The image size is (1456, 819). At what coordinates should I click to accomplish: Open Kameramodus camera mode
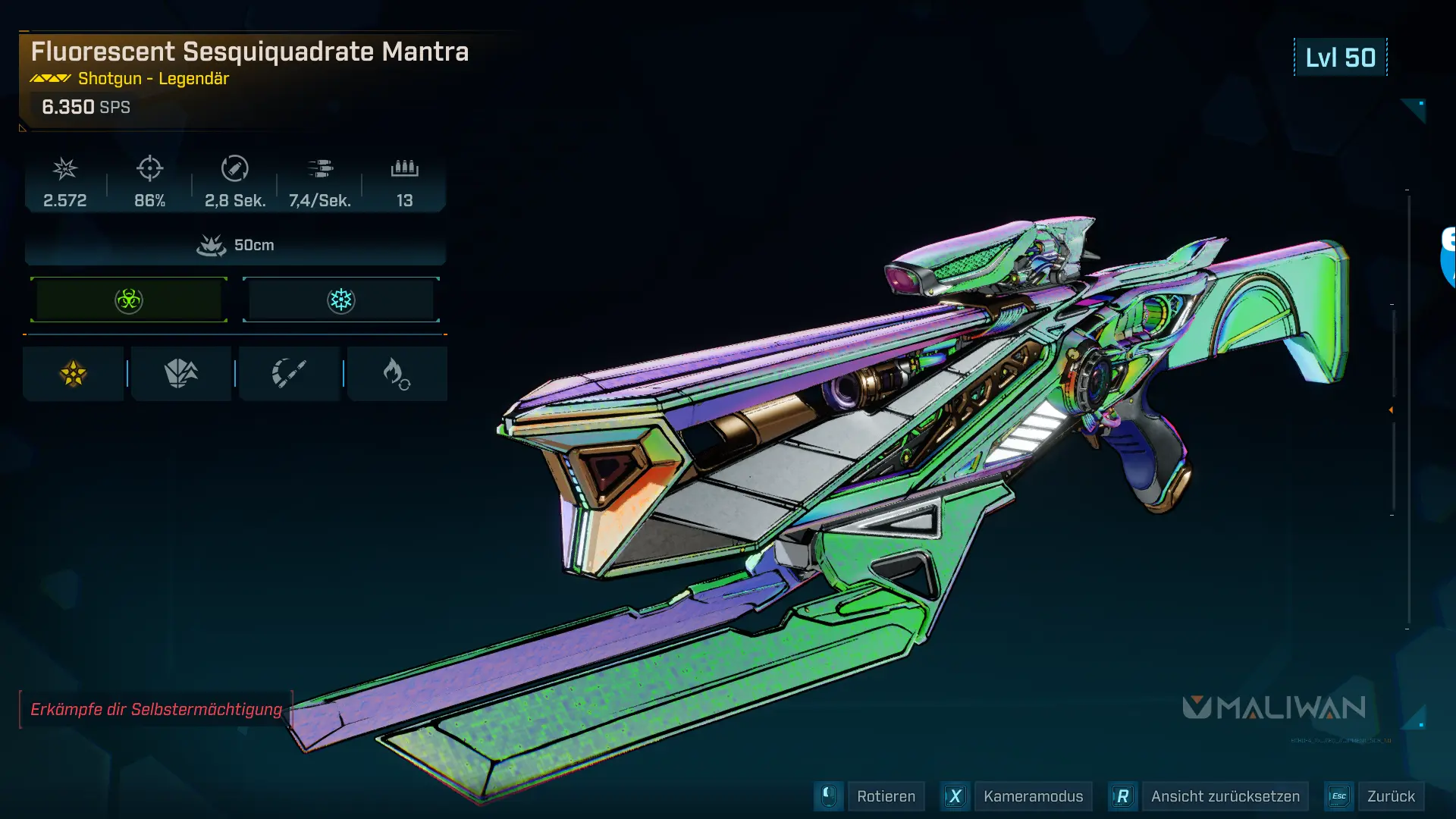click(x=1032, y=796)
